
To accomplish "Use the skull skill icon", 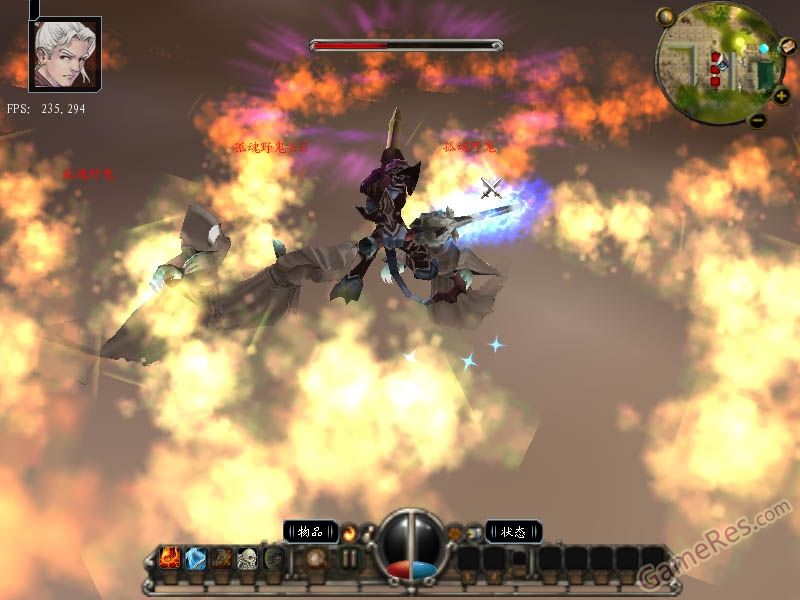I will (x=247, y=558).
